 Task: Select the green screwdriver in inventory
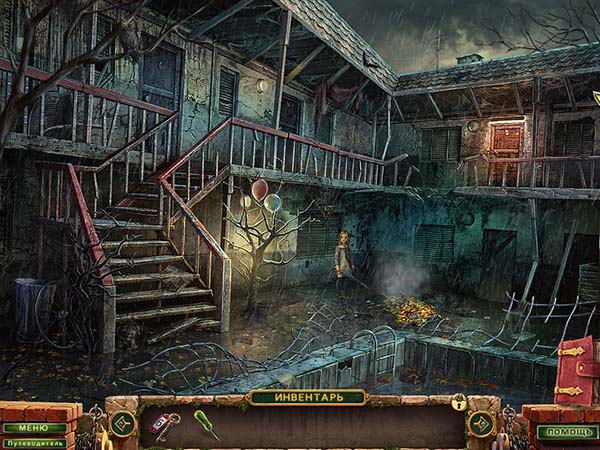pyautogui.click(x=206, y=423)
